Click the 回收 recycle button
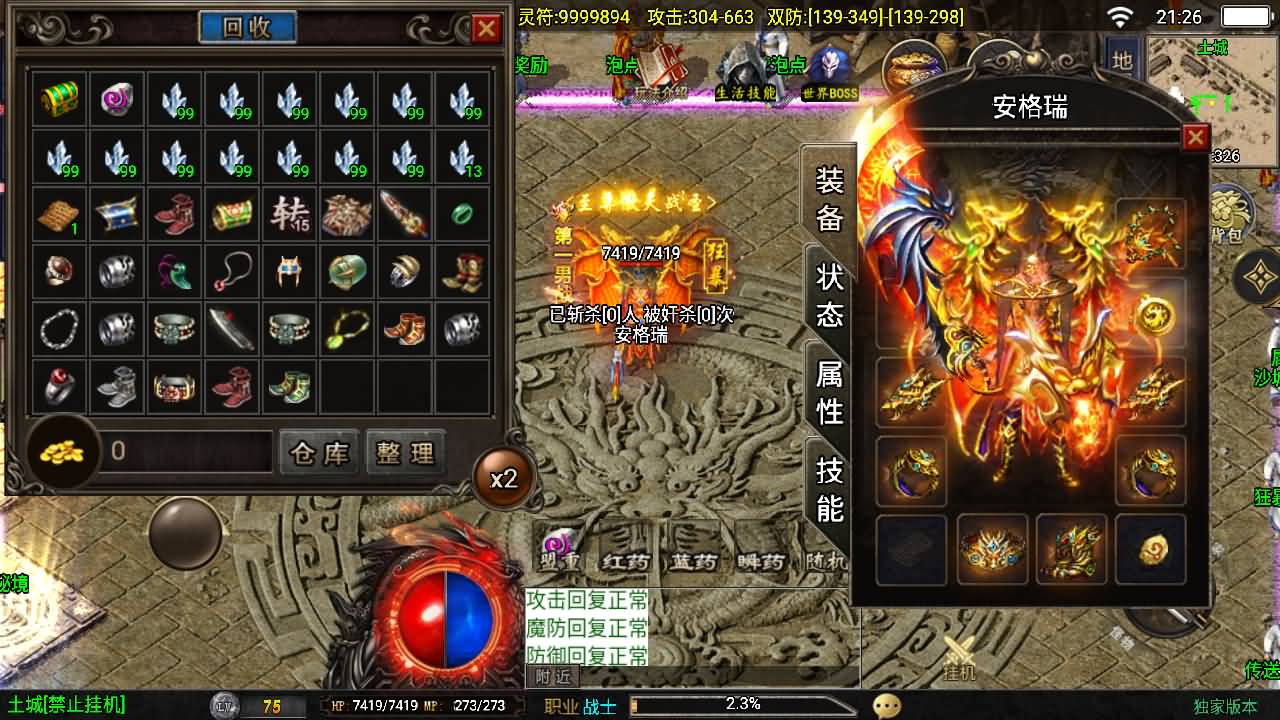 [247, 27]
